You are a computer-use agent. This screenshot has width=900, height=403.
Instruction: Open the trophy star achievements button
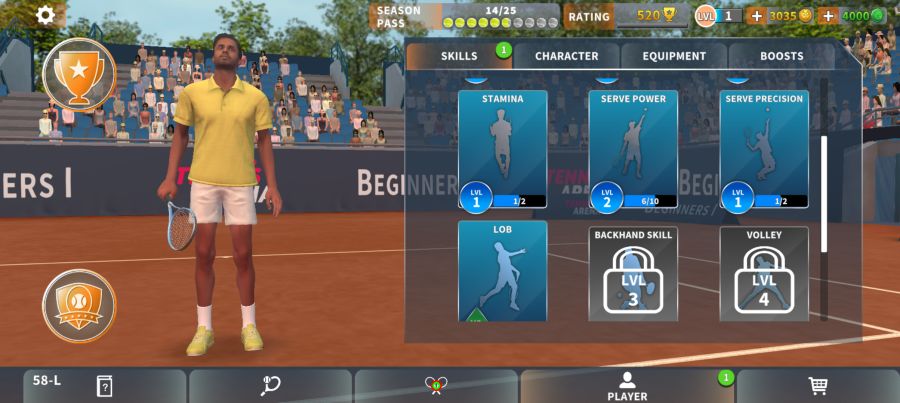[78, 73]
